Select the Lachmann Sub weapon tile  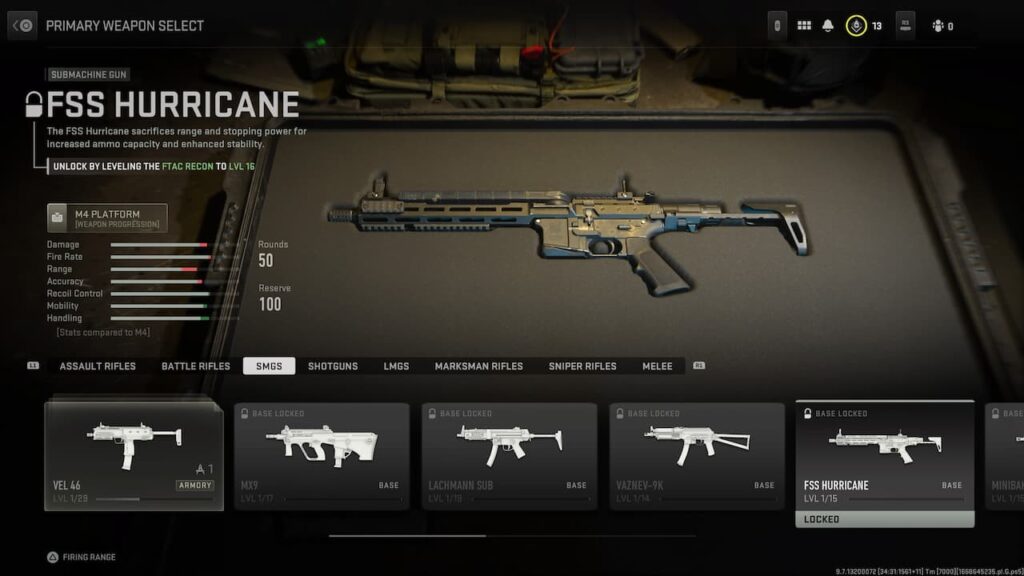(509, 455)
